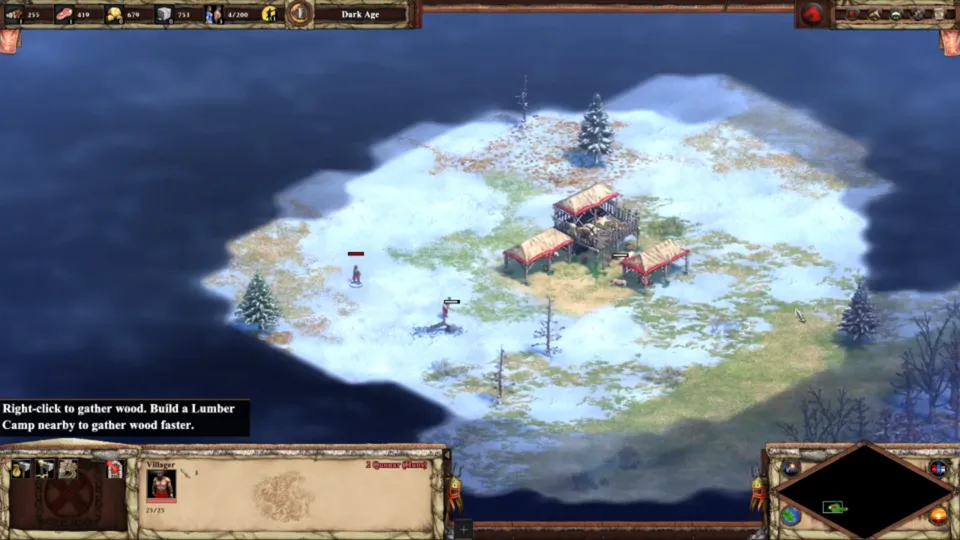Open the military buildings command
The image size is (960, 540).
point(43,469)
